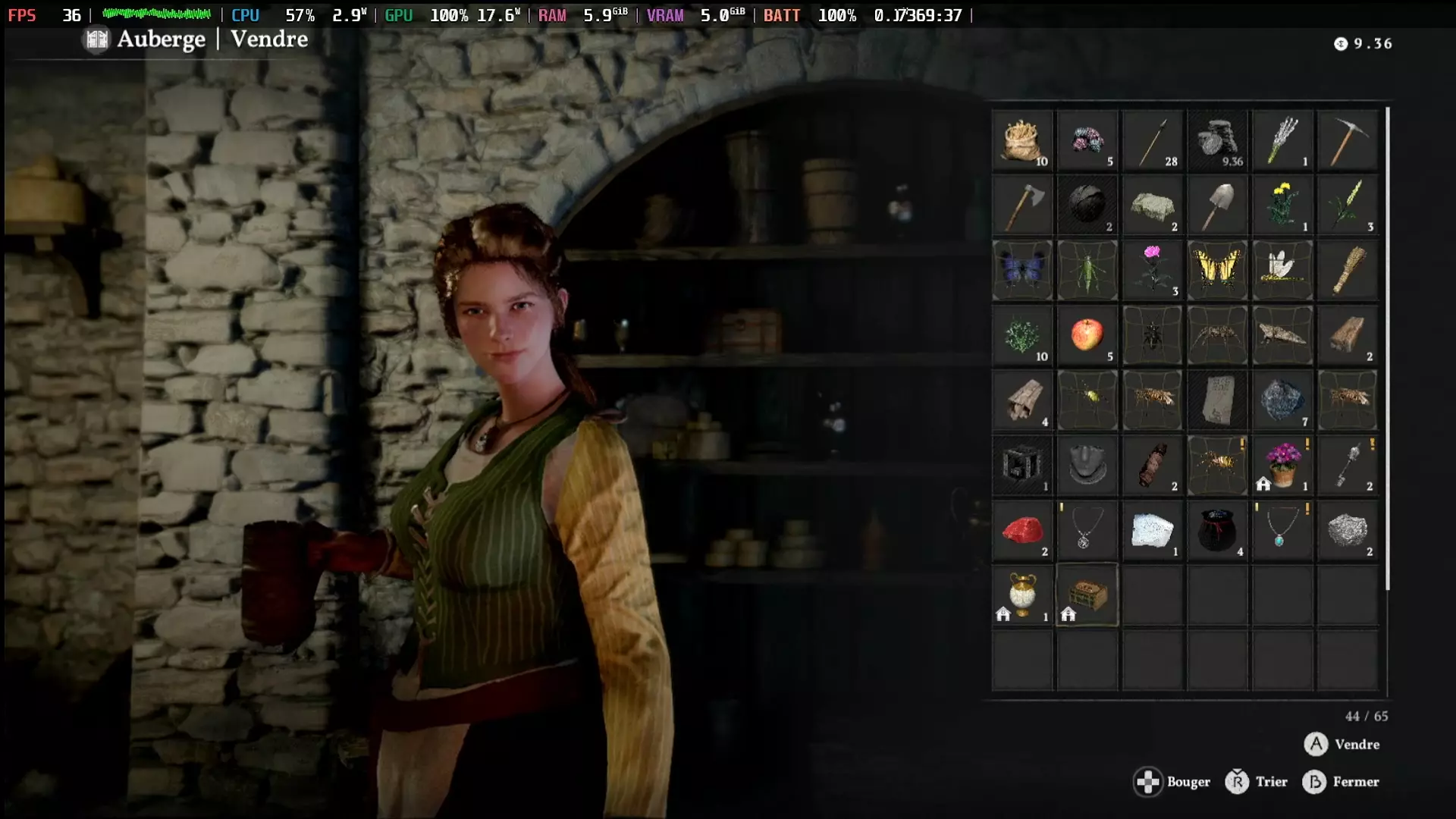The image size is (1456, 819).
Task: Select the yellow swallowtail butterfly
Action: coord(1218,271)
